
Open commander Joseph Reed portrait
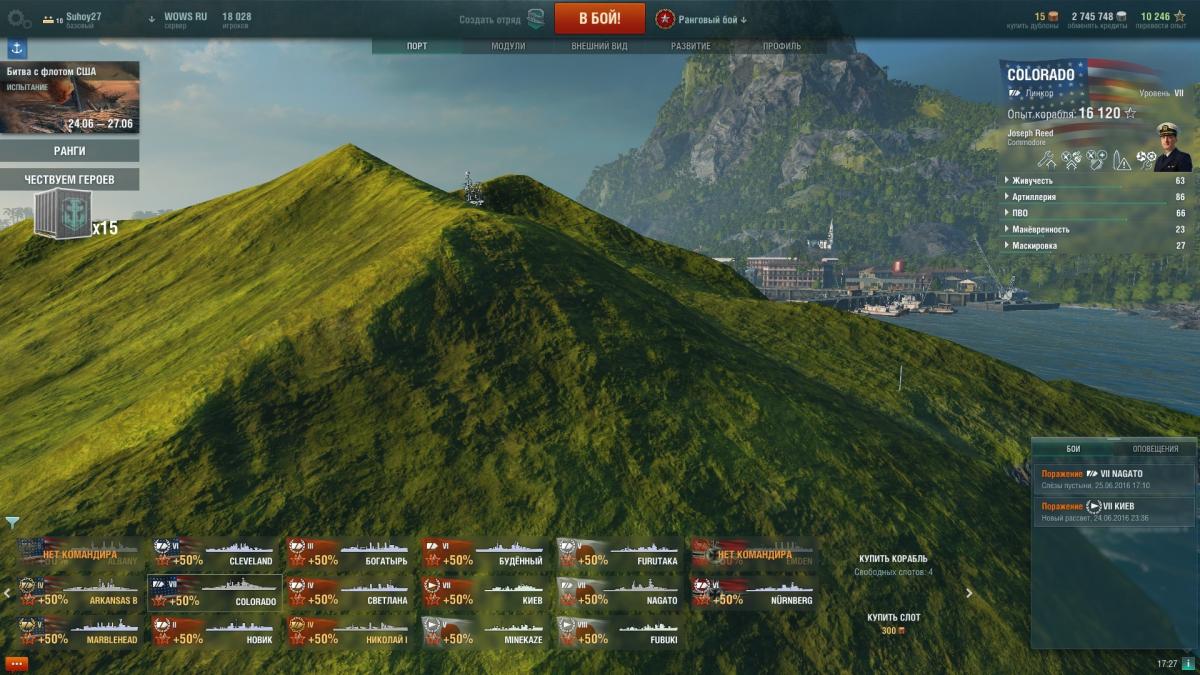(x=1172, y=147)
